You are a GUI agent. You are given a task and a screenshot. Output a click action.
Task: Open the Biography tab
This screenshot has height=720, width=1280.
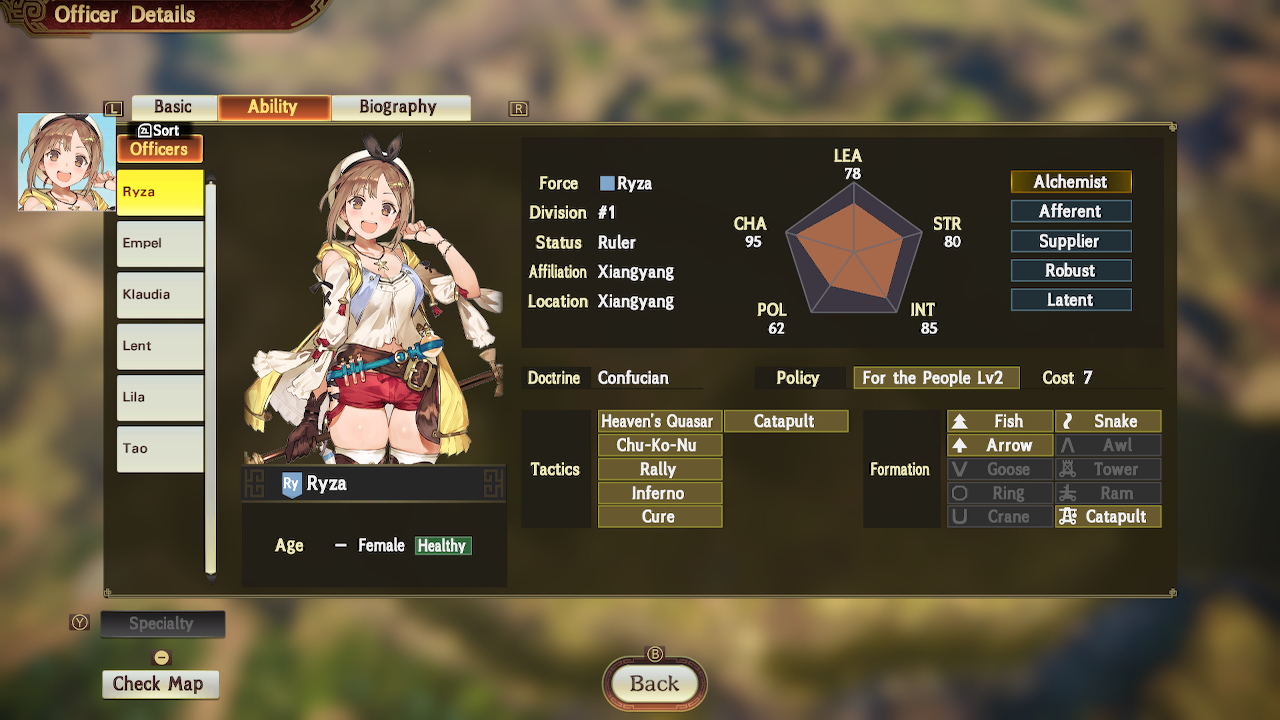(400, 106)
